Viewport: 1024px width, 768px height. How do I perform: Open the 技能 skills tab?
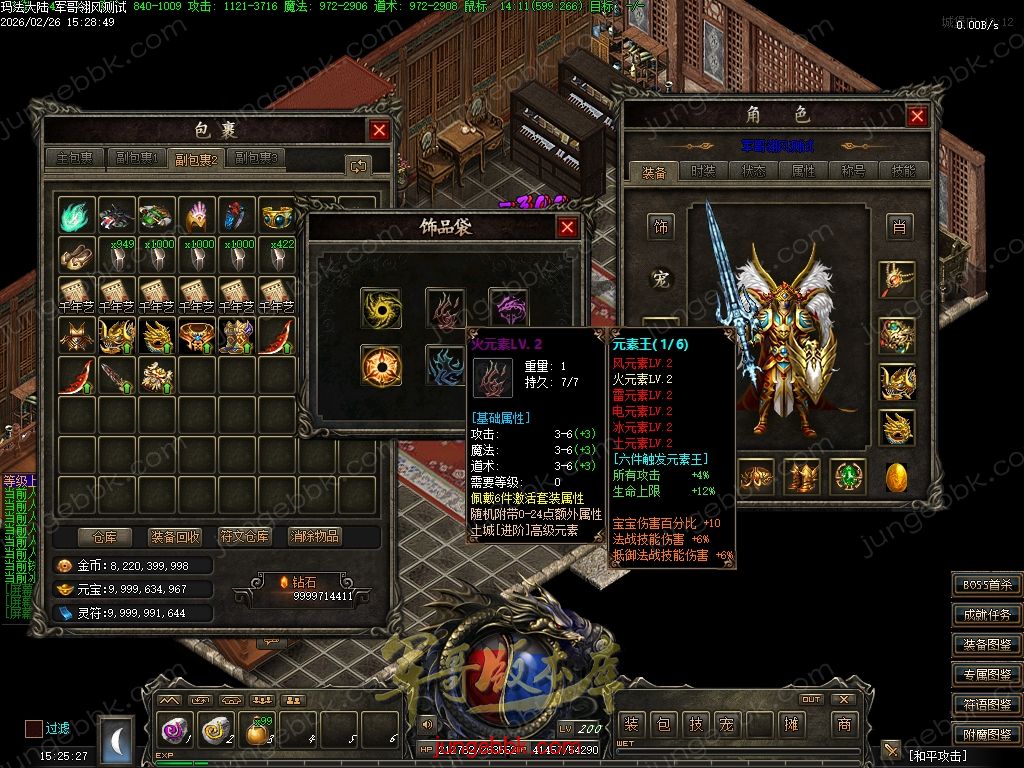(902, 171)
